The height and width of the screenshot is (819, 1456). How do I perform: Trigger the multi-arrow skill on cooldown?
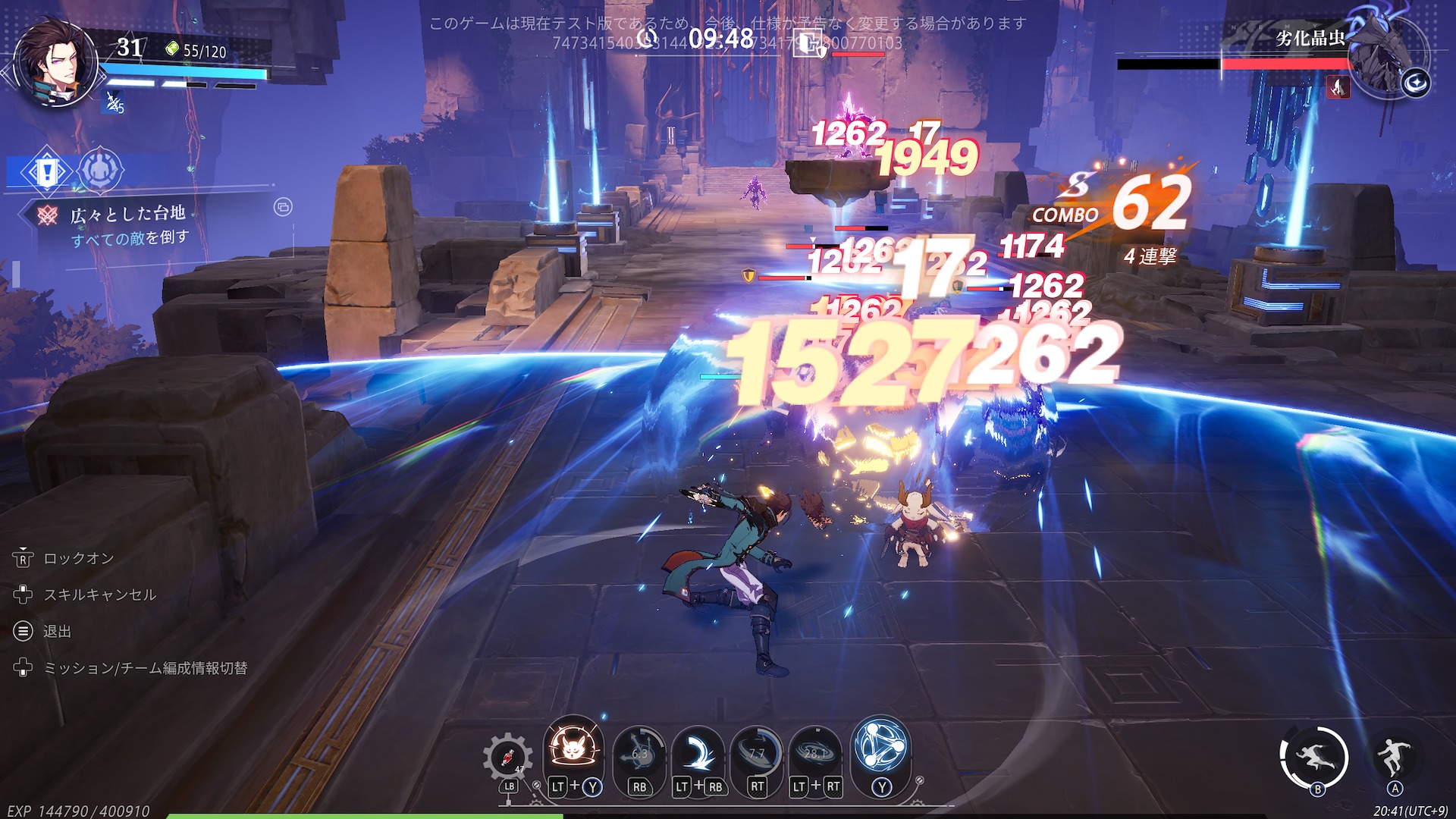(639, 753)
